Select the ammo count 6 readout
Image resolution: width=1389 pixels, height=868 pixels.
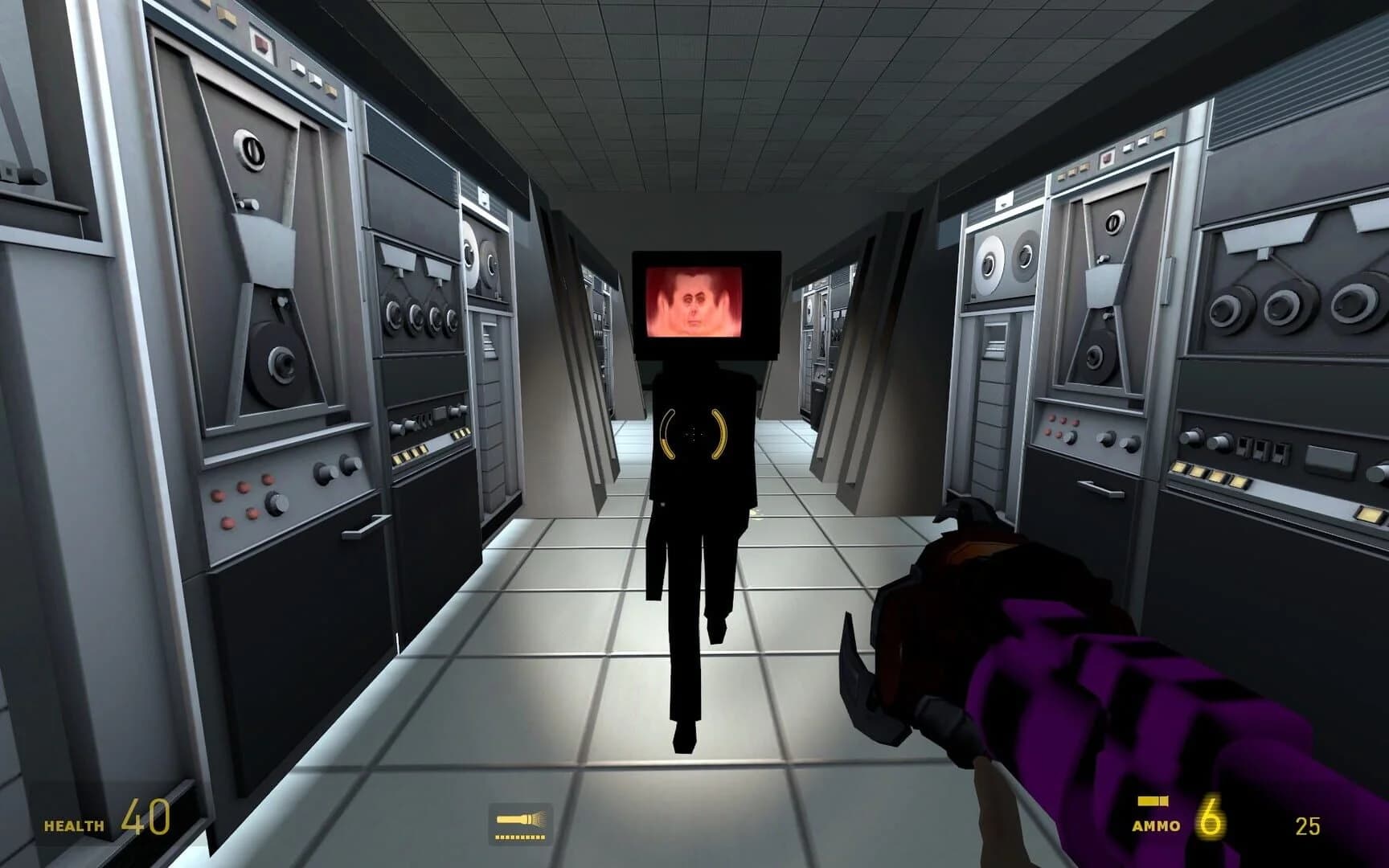(x=1211, y=816)
